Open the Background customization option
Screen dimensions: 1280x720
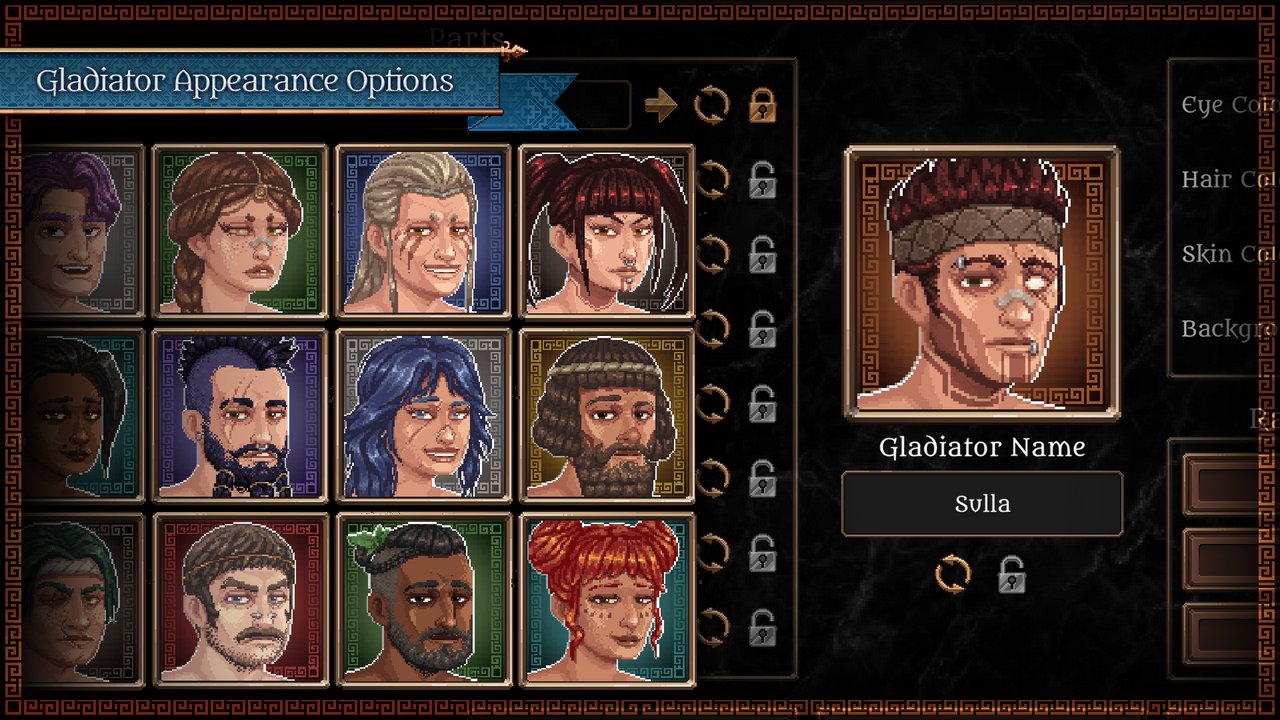tap(1222, 328)
